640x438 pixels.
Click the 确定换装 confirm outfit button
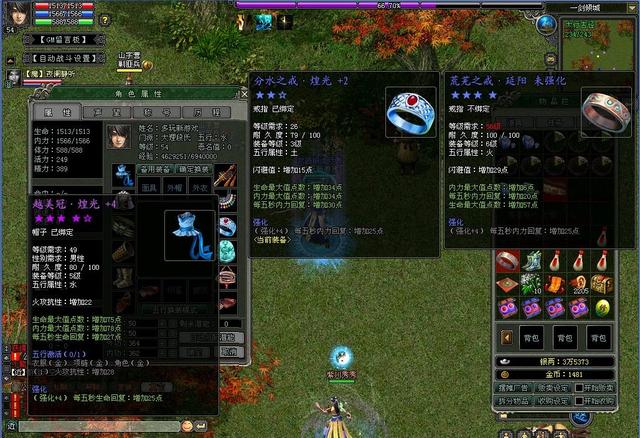tap(194, 169)
